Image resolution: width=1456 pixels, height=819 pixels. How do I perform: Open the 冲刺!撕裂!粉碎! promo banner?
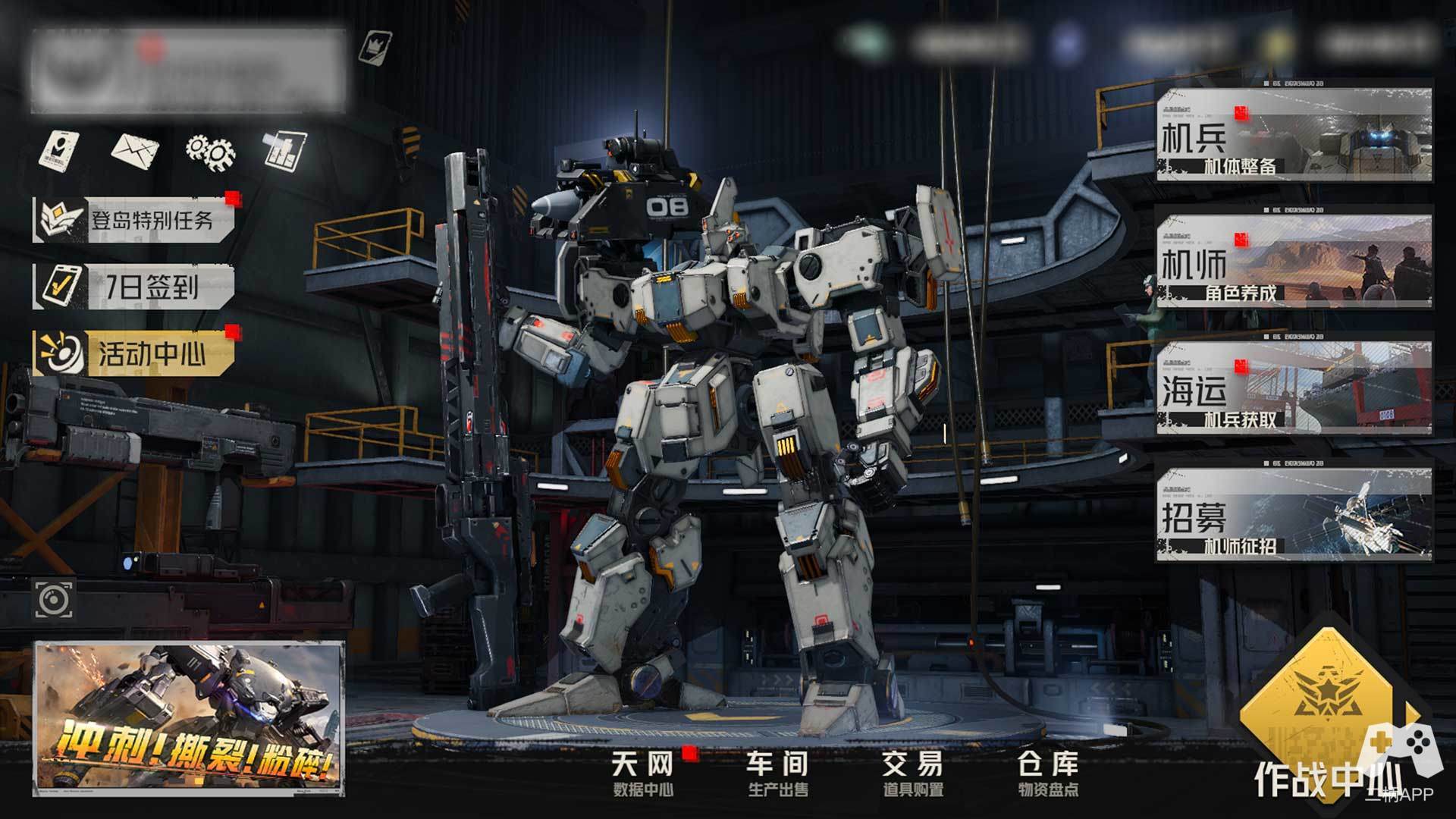click(188, 718)
